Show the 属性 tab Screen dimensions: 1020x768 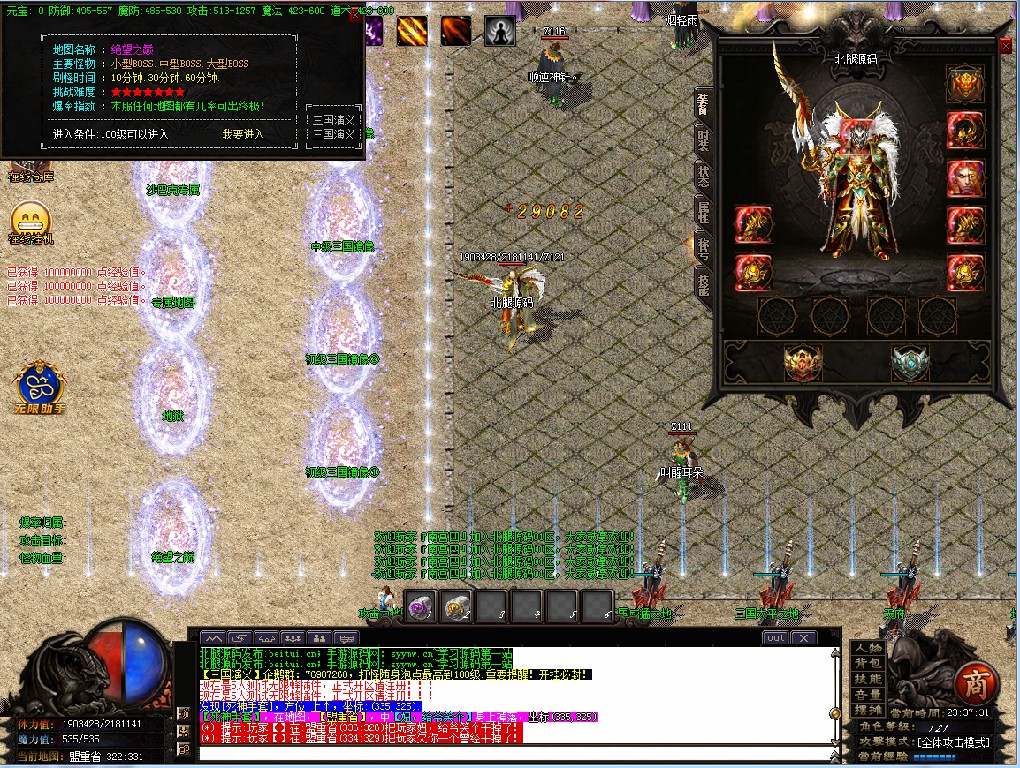click(703, 209)
